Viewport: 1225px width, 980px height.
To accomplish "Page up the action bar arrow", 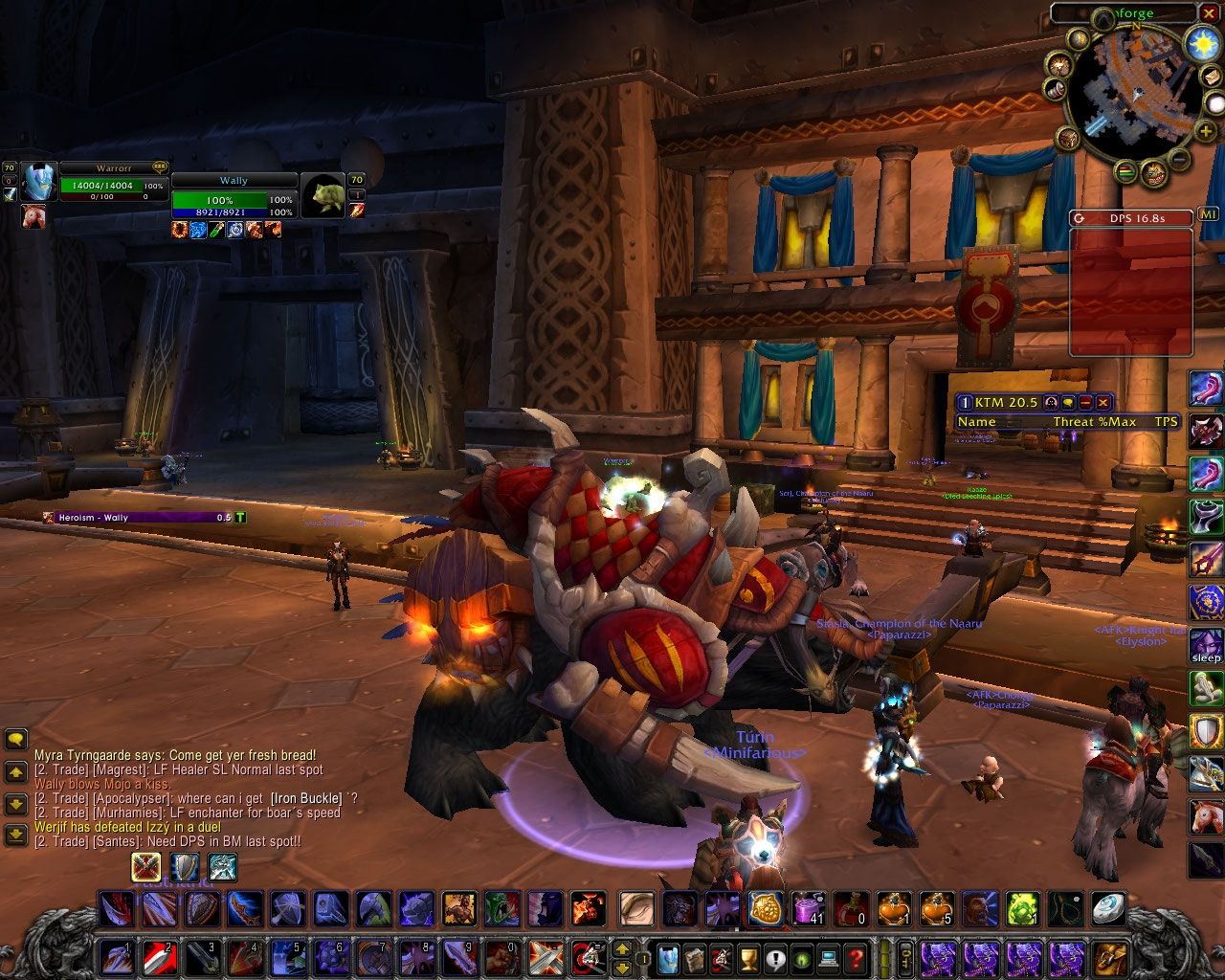I will click(622, 948).
